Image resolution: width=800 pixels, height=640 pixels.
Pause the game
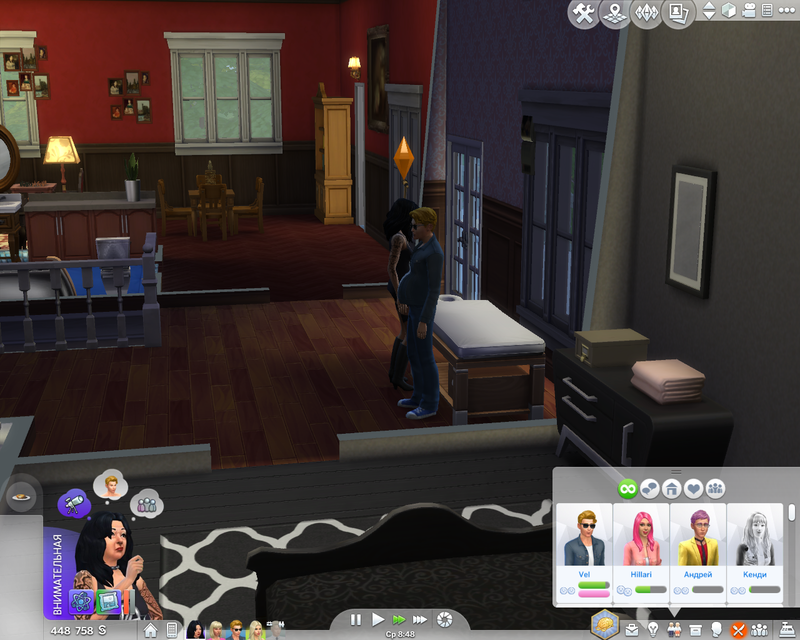[x=356, y=620]
